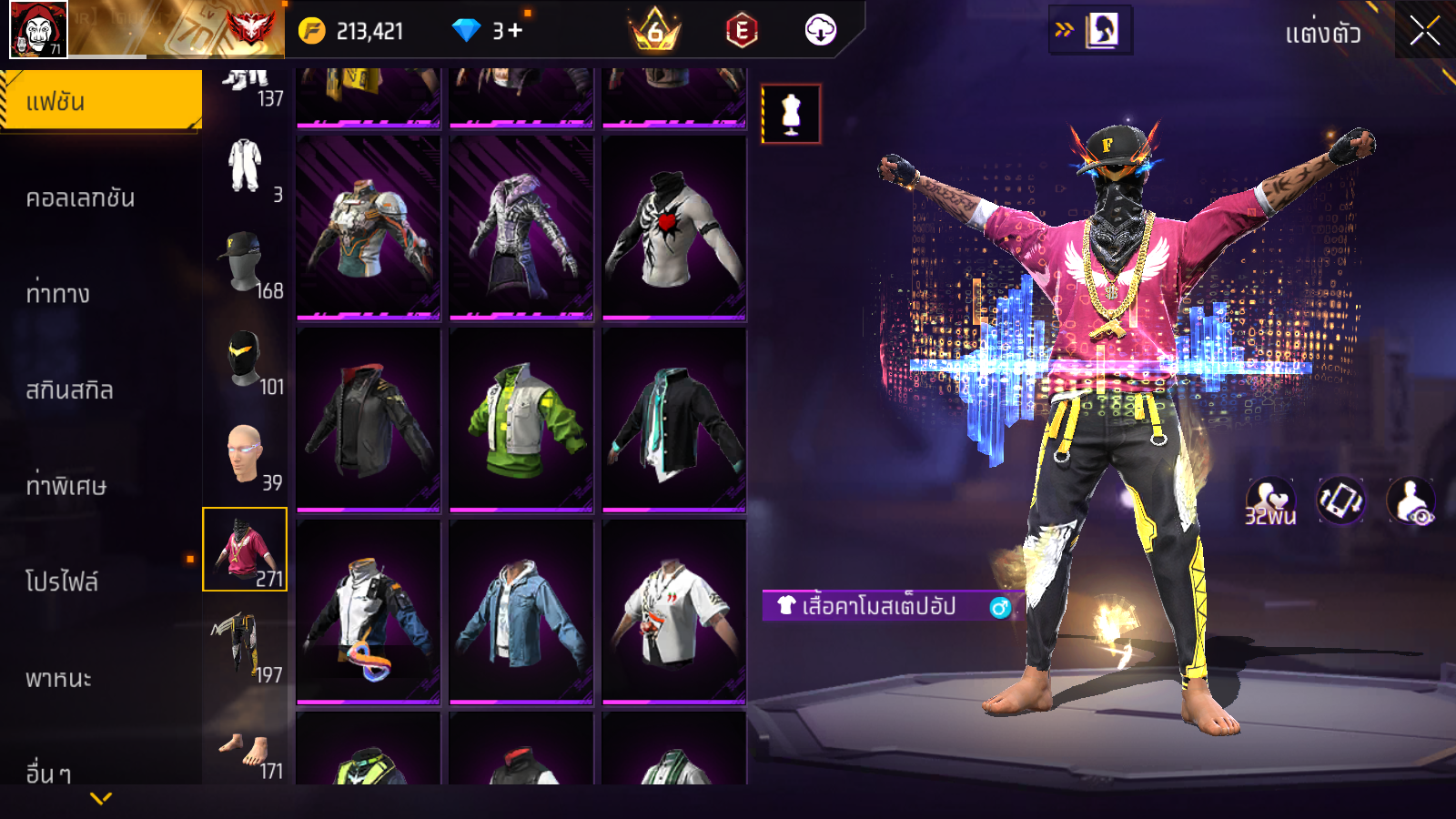
Task: Select the blue denim hooded jacket
Action: [521, 612]
